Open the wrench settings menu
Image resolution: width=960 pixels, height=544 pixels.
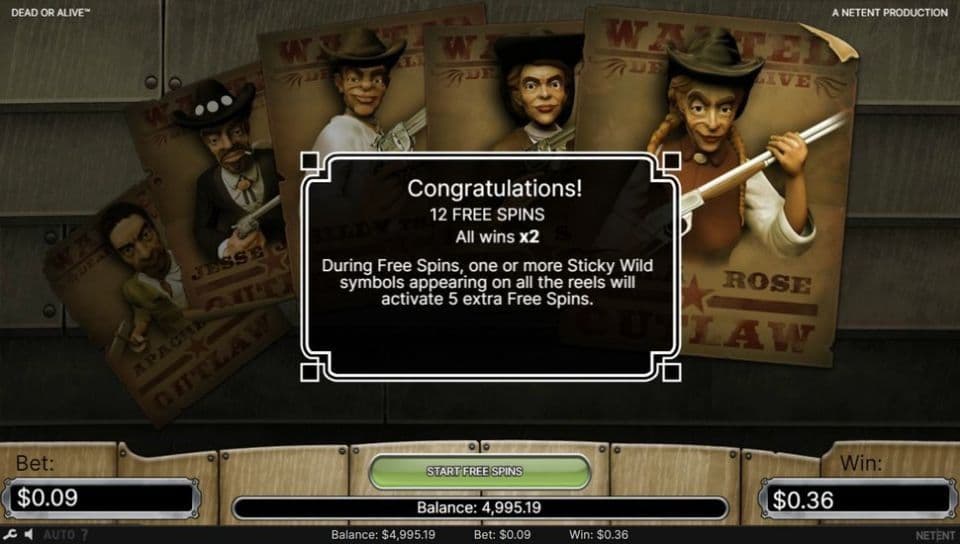click(8, 535)
